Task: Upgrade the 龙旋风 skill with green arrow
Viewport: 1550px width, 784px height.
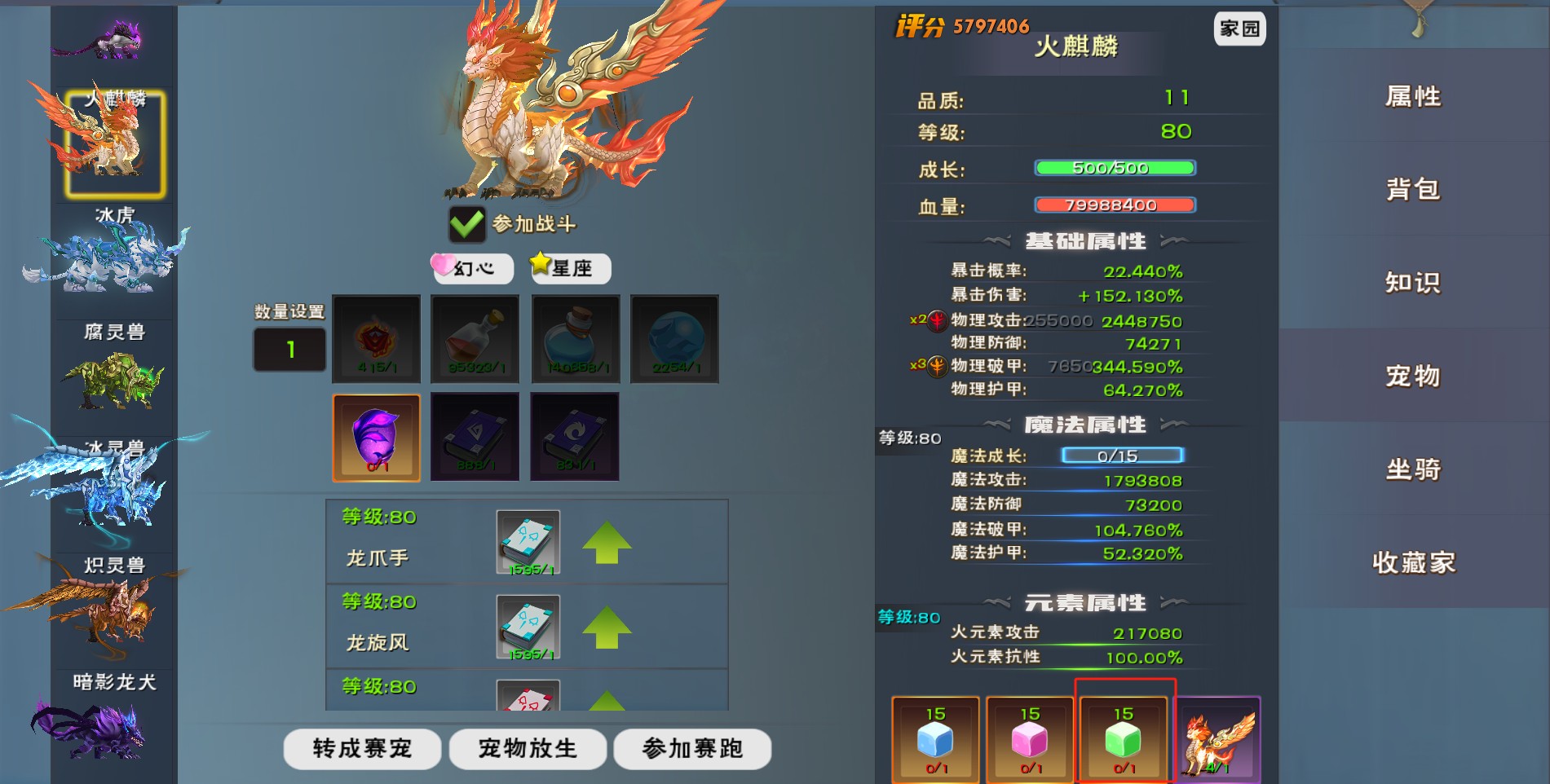Action: (x=607, y=628)
